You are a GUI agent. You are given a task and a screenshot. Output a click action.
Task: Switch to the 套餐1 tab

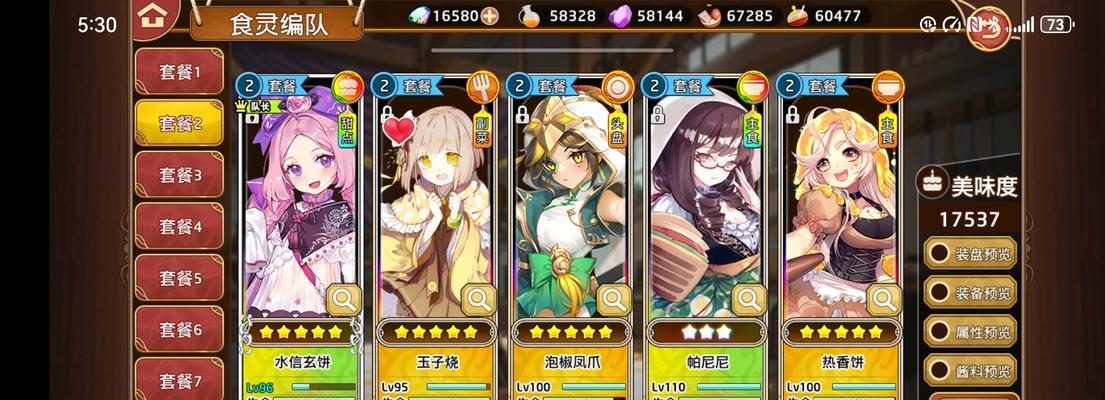coord(179,72)
